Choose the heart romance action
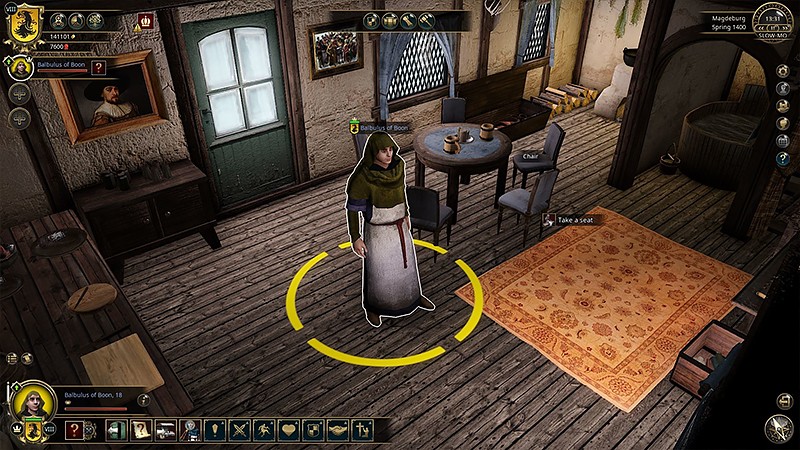The image size is (800, 450). 289,430
